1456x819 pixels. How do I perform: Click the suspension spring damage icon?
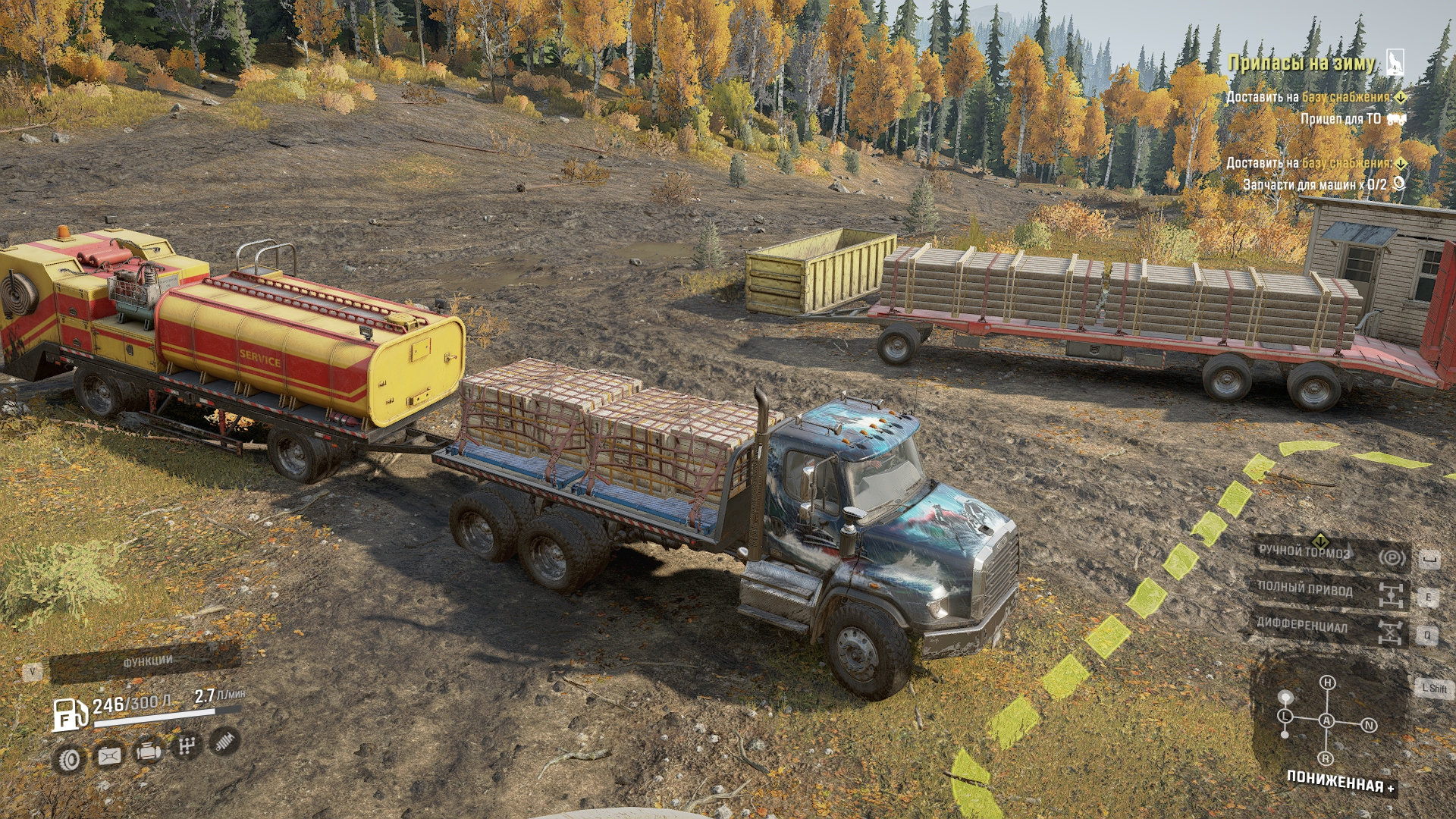pyautogui.click(x=224, y=741)
